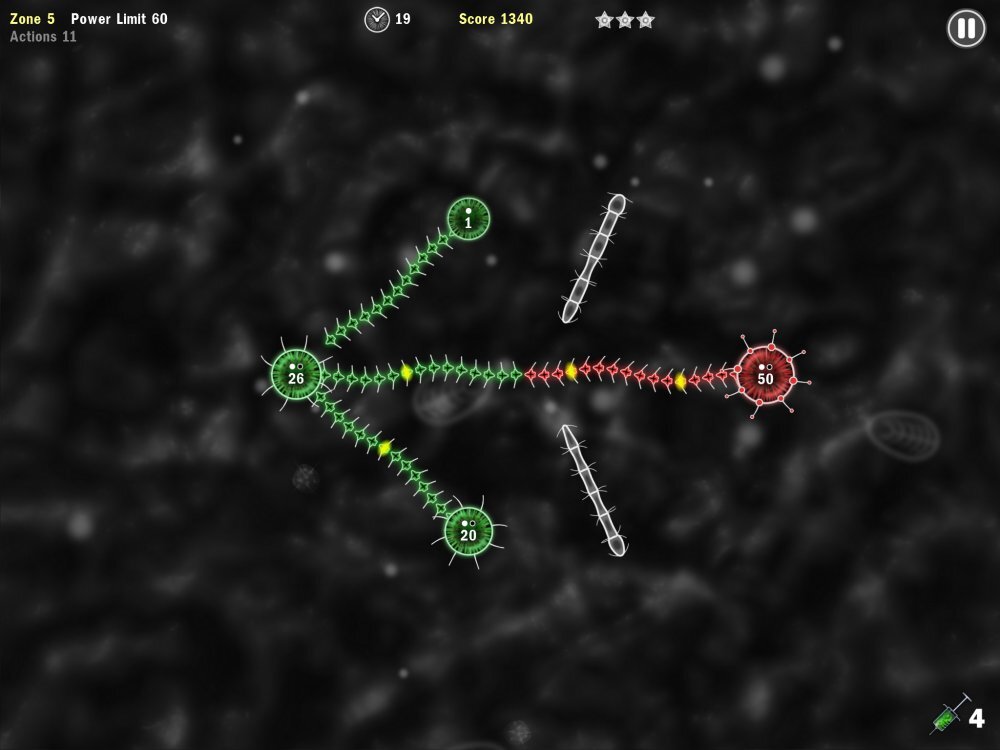Target the red enemy cell showing 50

pos(765,375)
